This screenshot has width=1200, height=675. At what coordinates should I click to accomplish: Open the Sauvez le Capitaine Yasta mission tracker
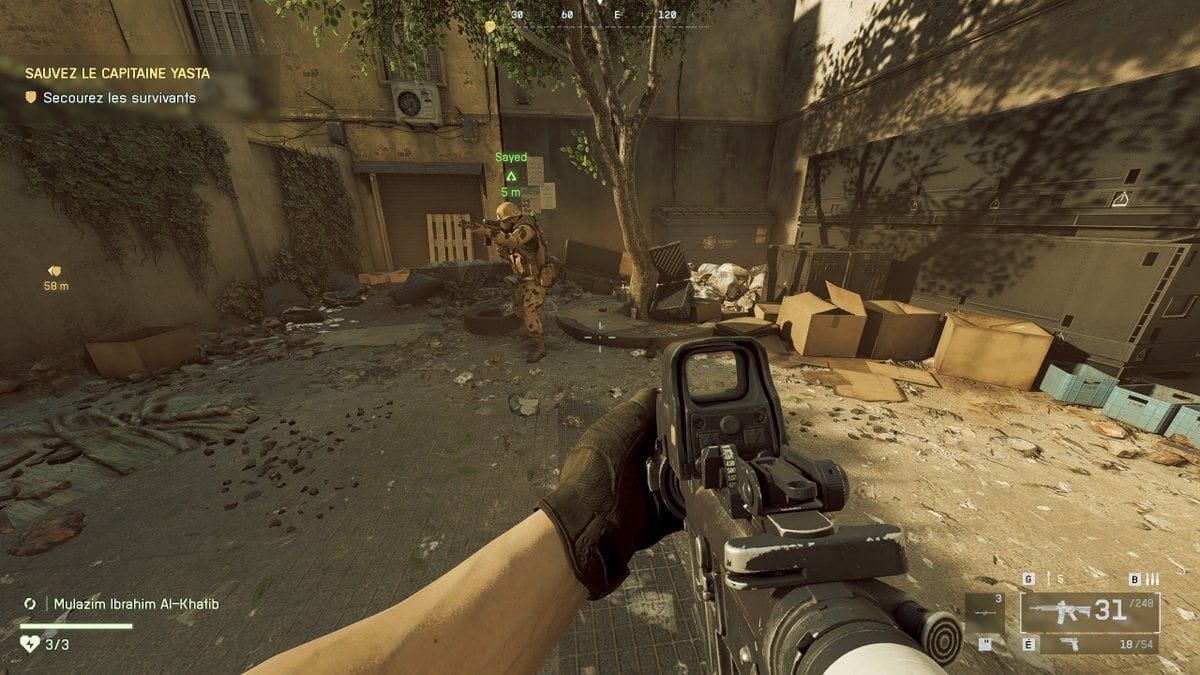(x=118, y=73)
